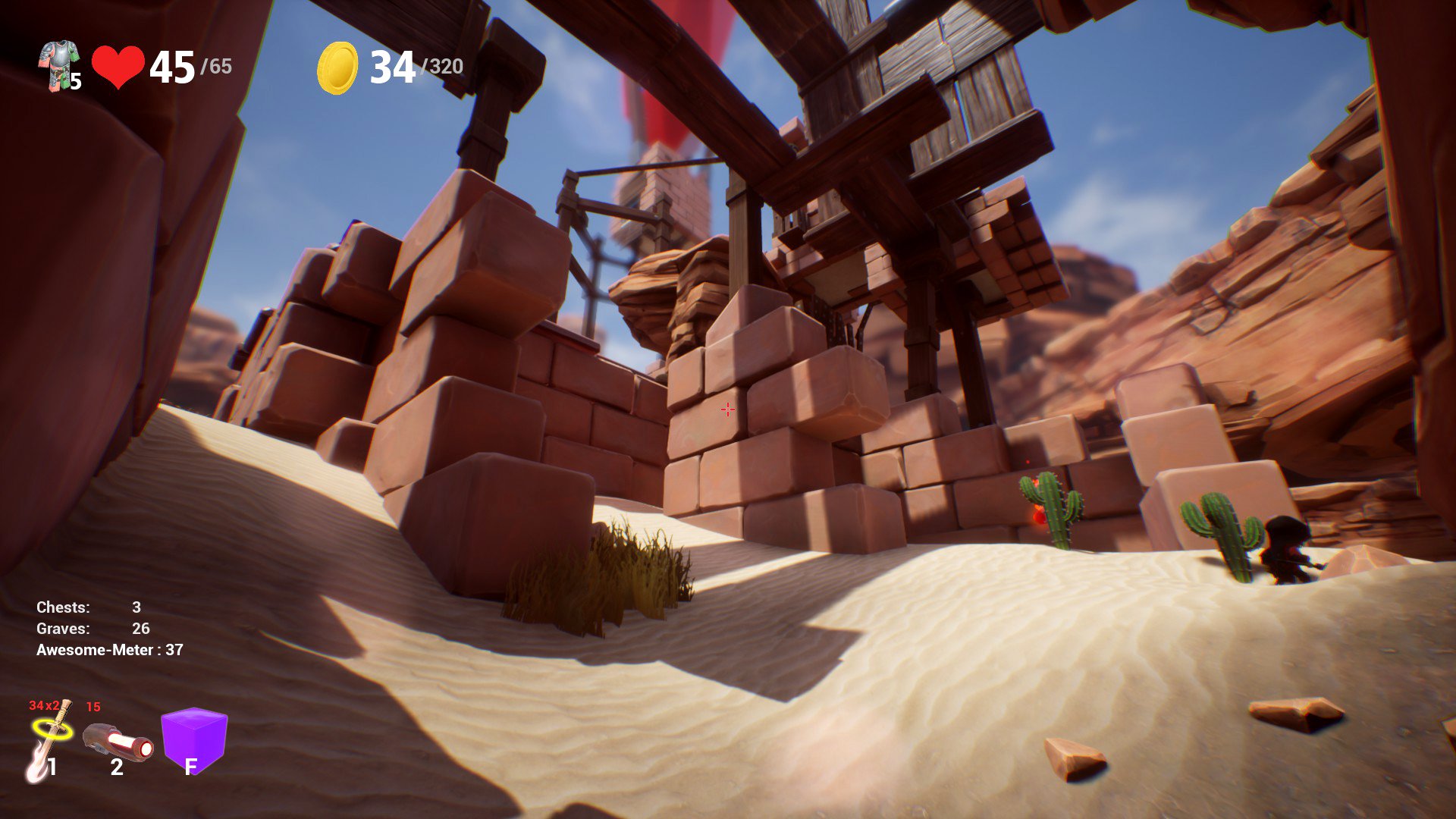Equip the blaster gun in slot 2
Viewport: 1456px width, 819px height.
(118, 743)
